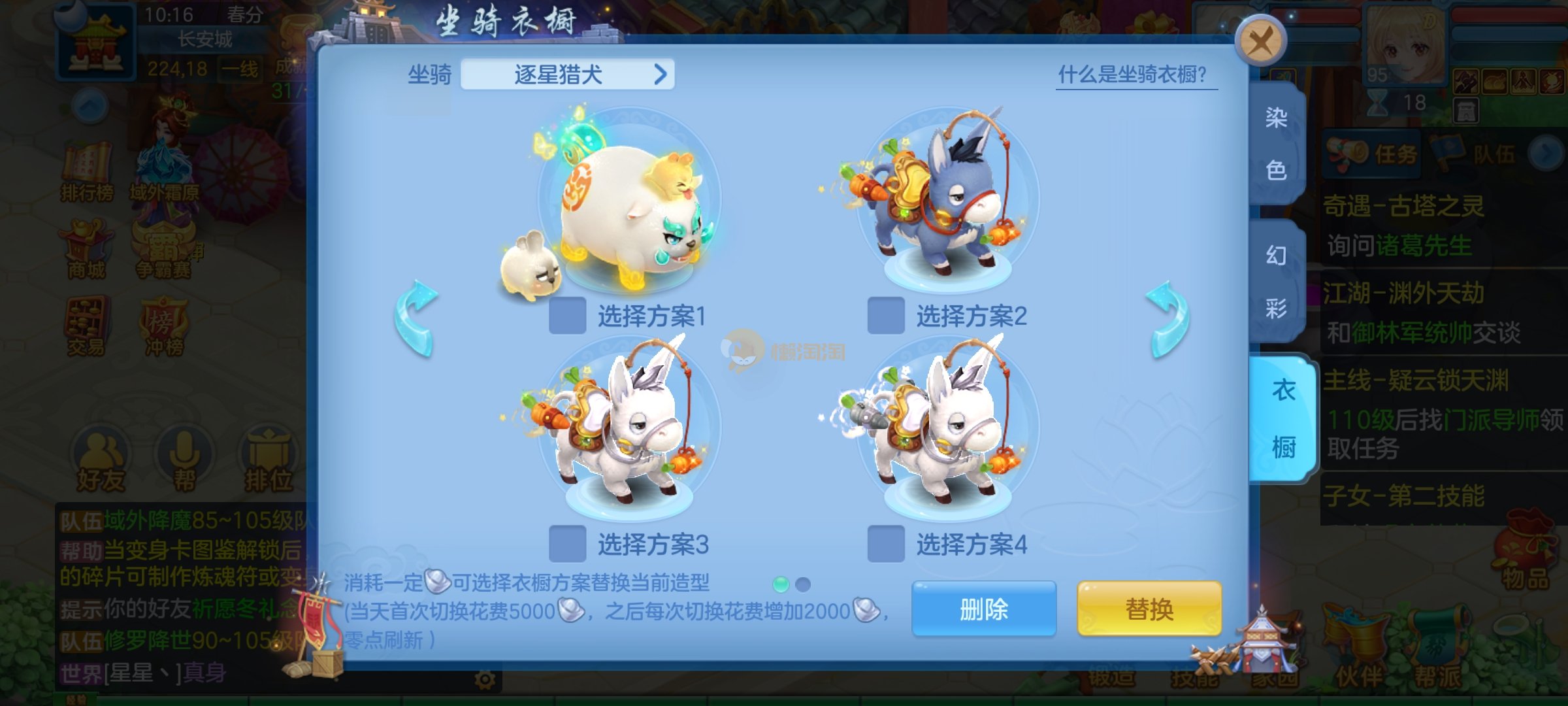
Task: Tick the 选择方案1 checkbox
Action: (x=567, y=316)
